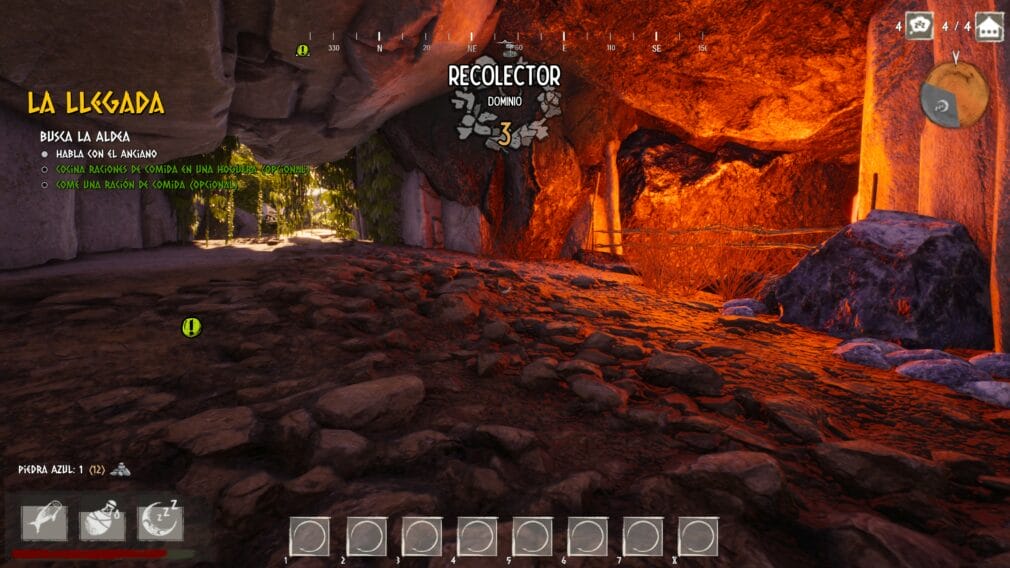The width and height of the screenshot is (1010, 568).
Task: Click the water flask thirst icon
Action: pos(102,522)
